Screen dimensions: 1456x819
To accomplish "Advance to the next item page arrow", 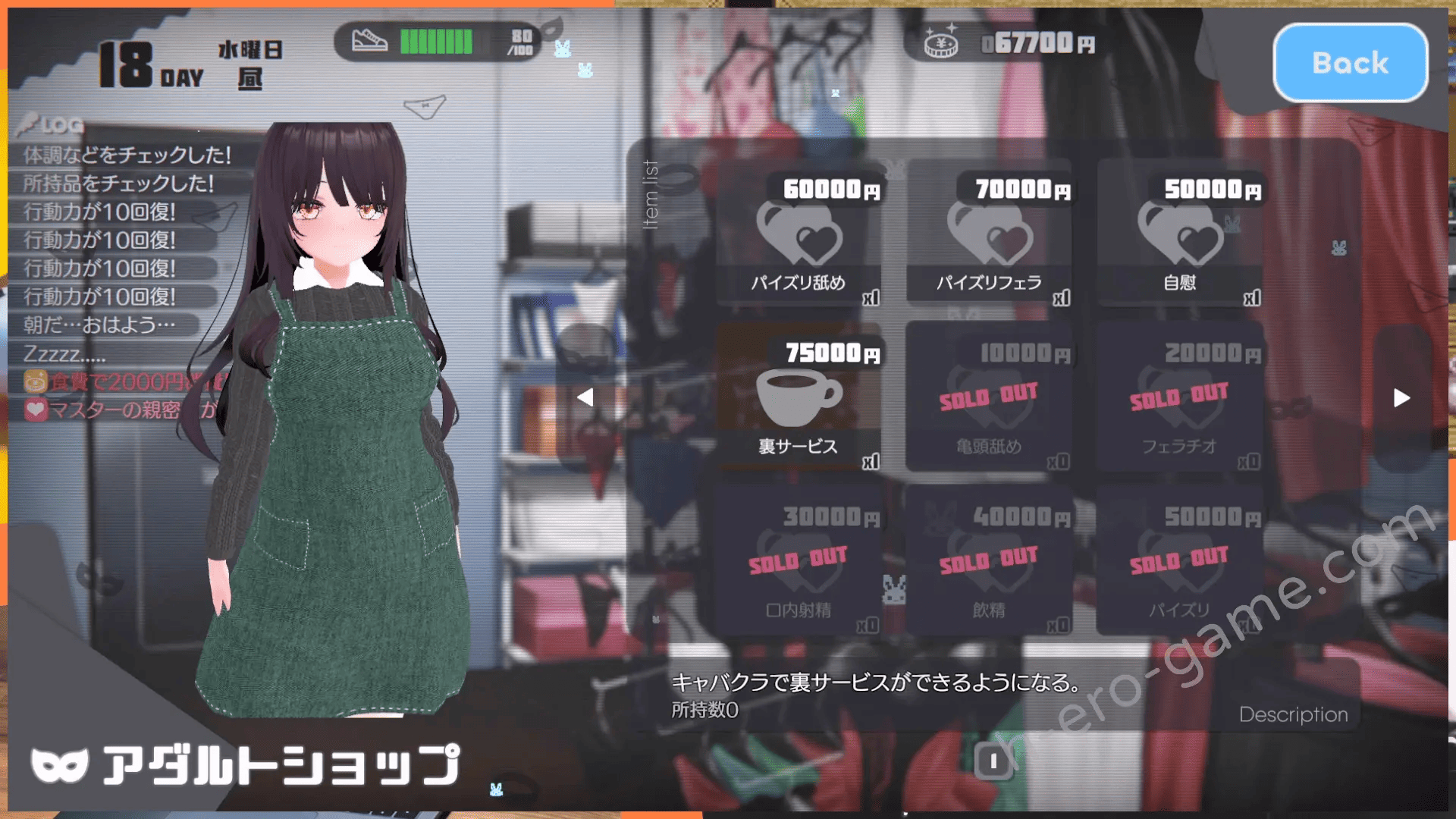I will tap(1401, 397).
